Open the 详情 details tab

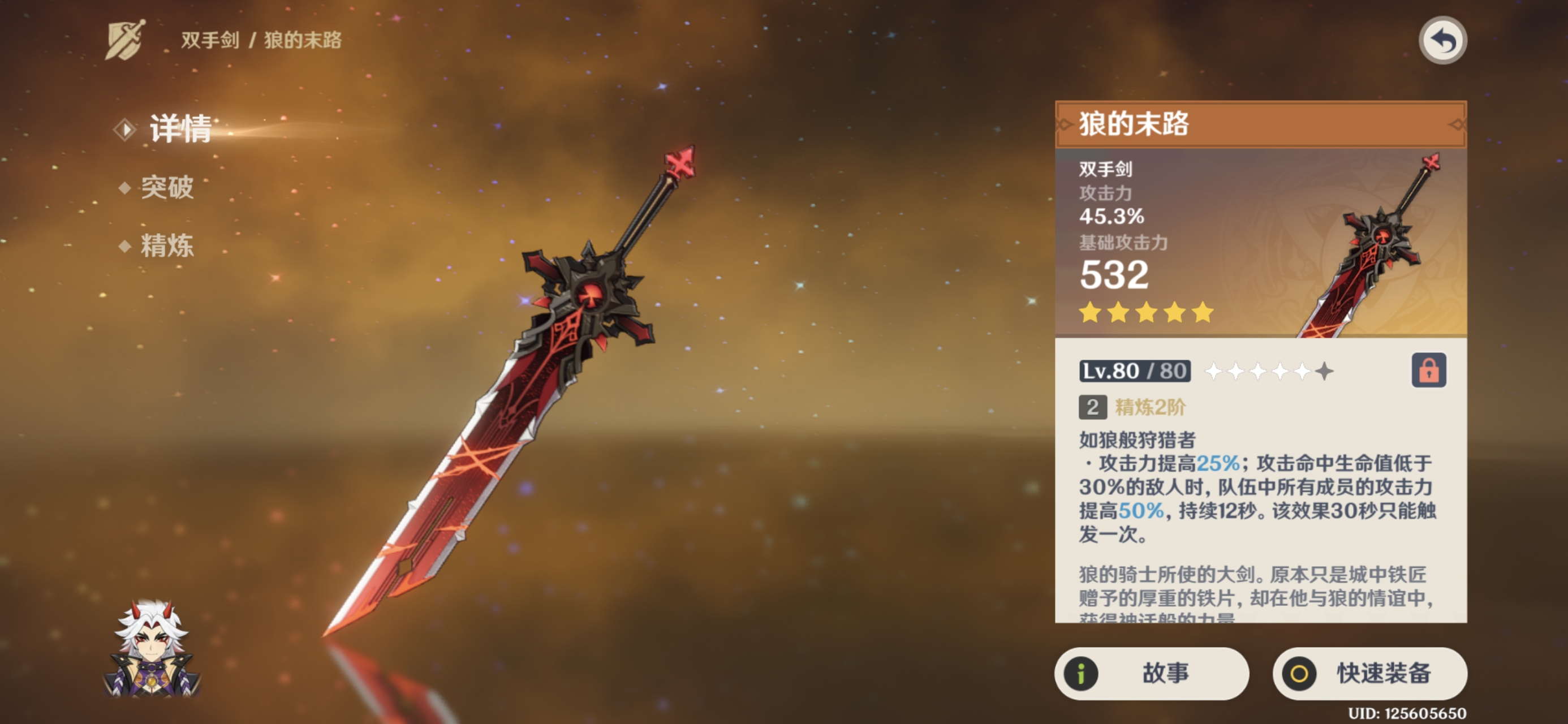pyautogui.click(x=180, y=129)
